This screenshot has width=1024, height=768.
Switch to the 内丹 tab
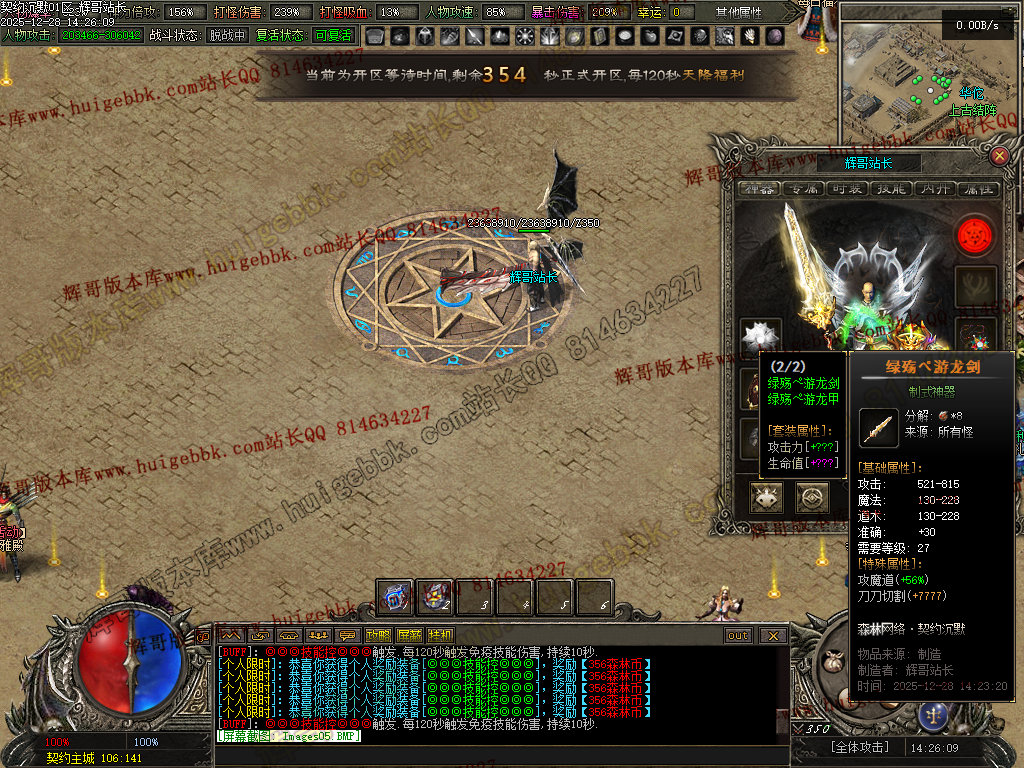tap(934, 188)
